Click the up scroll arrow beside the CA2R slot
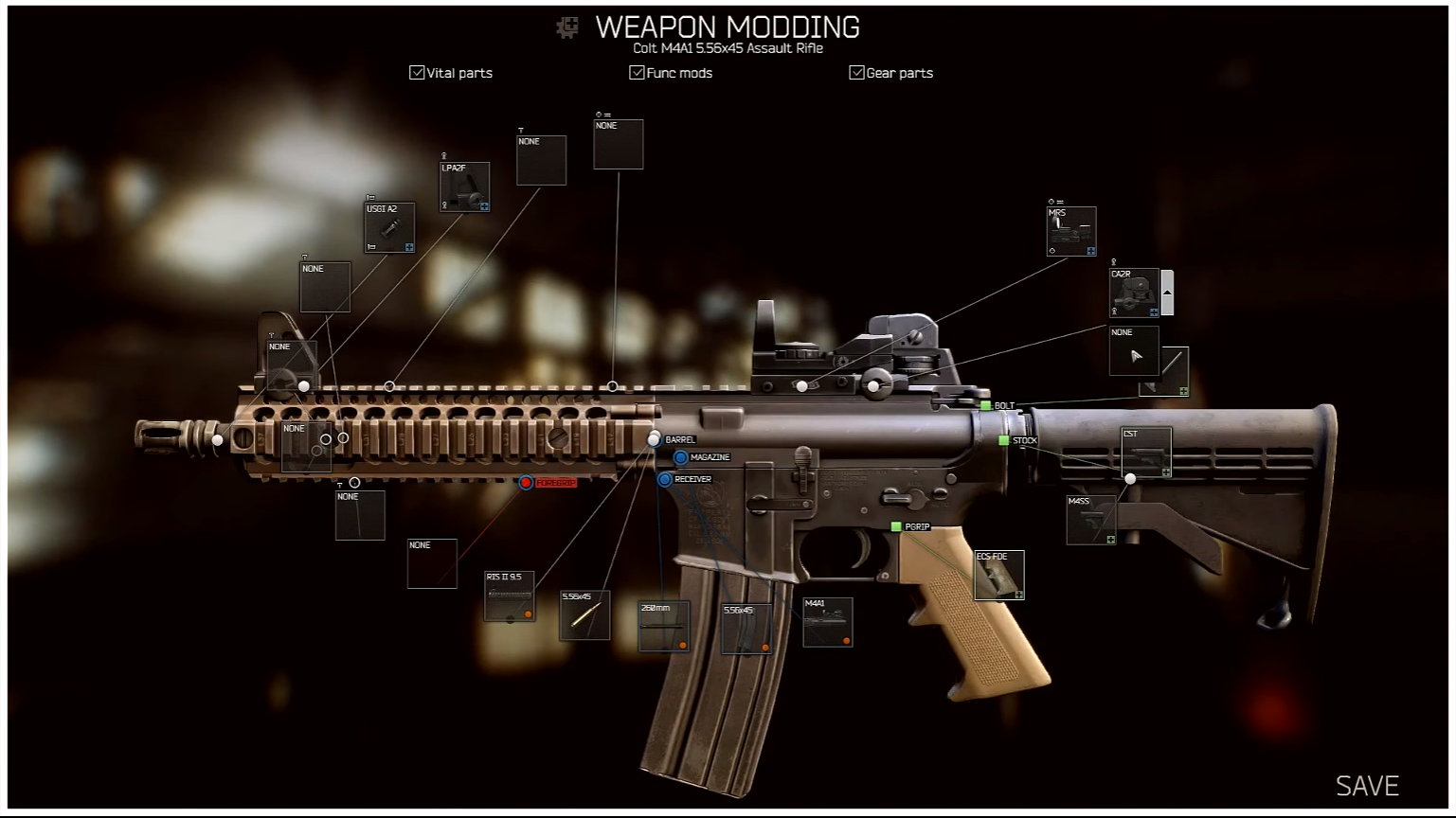Viewport: 1456px width, 818px height. (x=1166, y=292)
